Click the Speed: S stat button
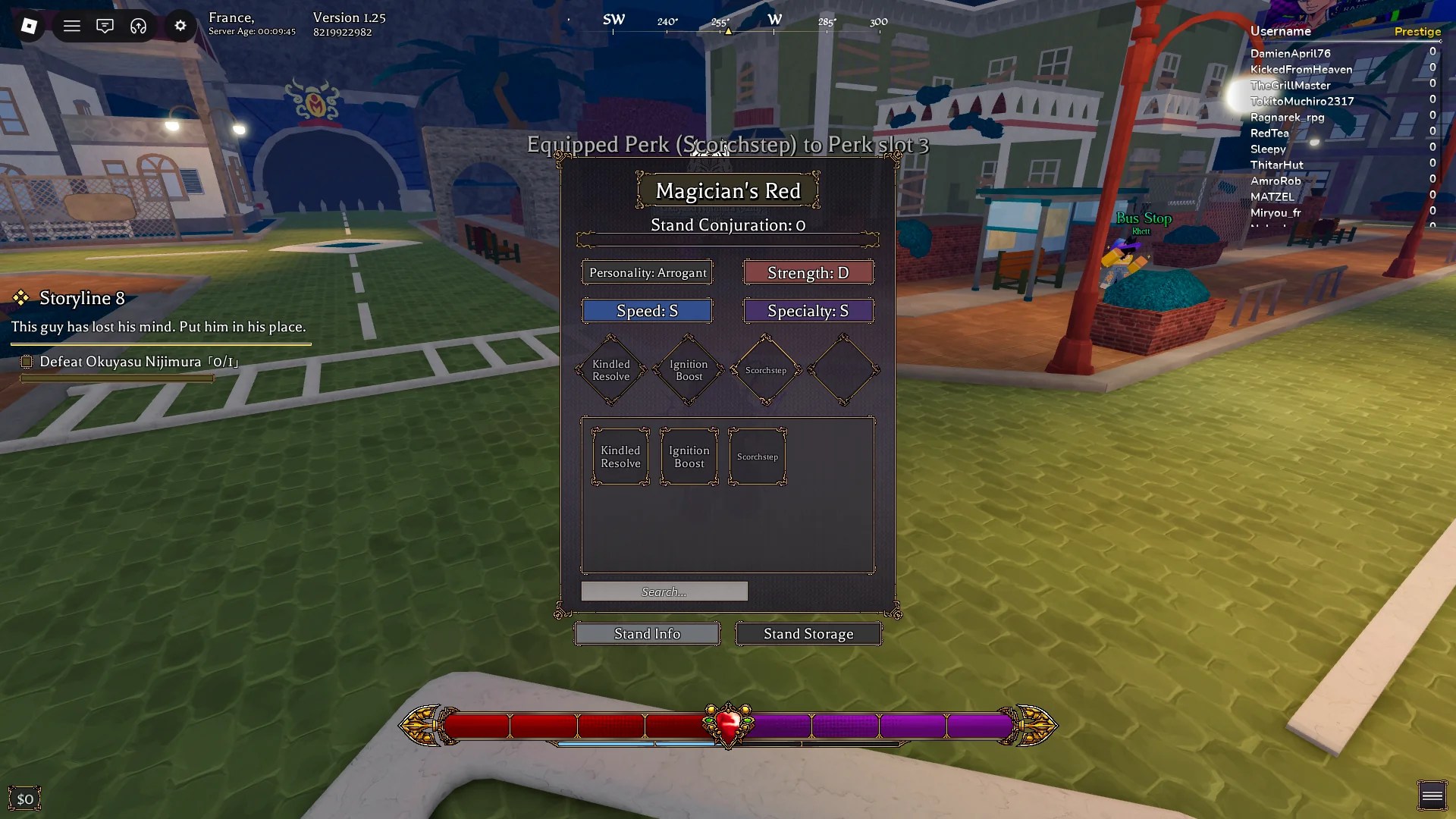The height and width of the screenshot is (819, 1456). point(647,310)
